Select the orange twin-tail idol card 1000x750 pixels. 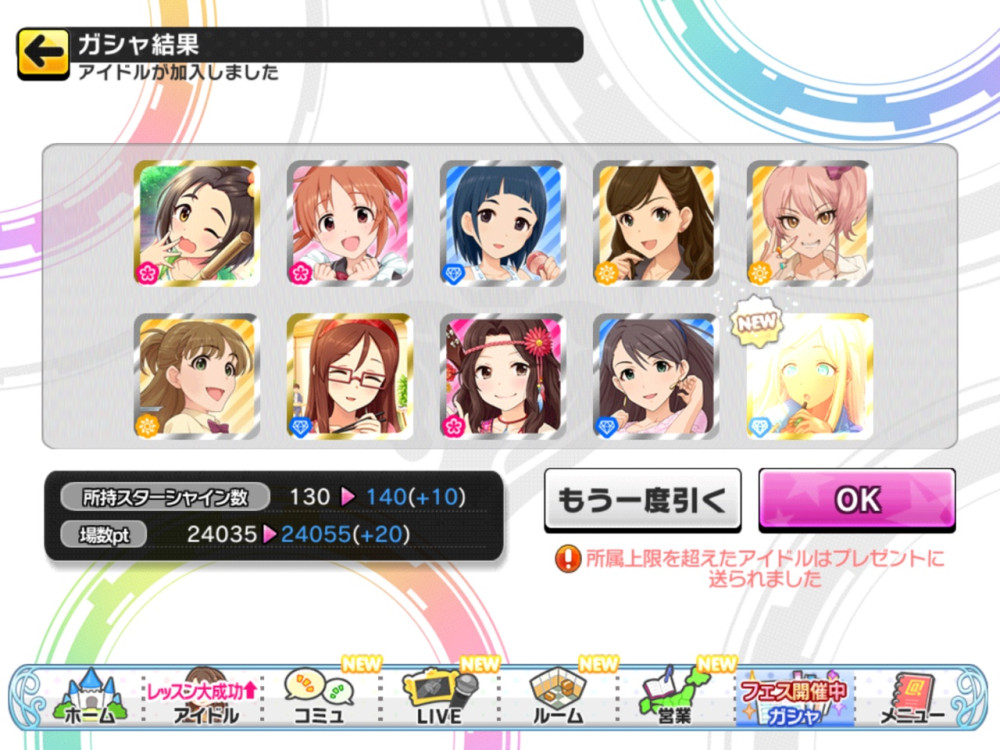[x=349, y=223]
